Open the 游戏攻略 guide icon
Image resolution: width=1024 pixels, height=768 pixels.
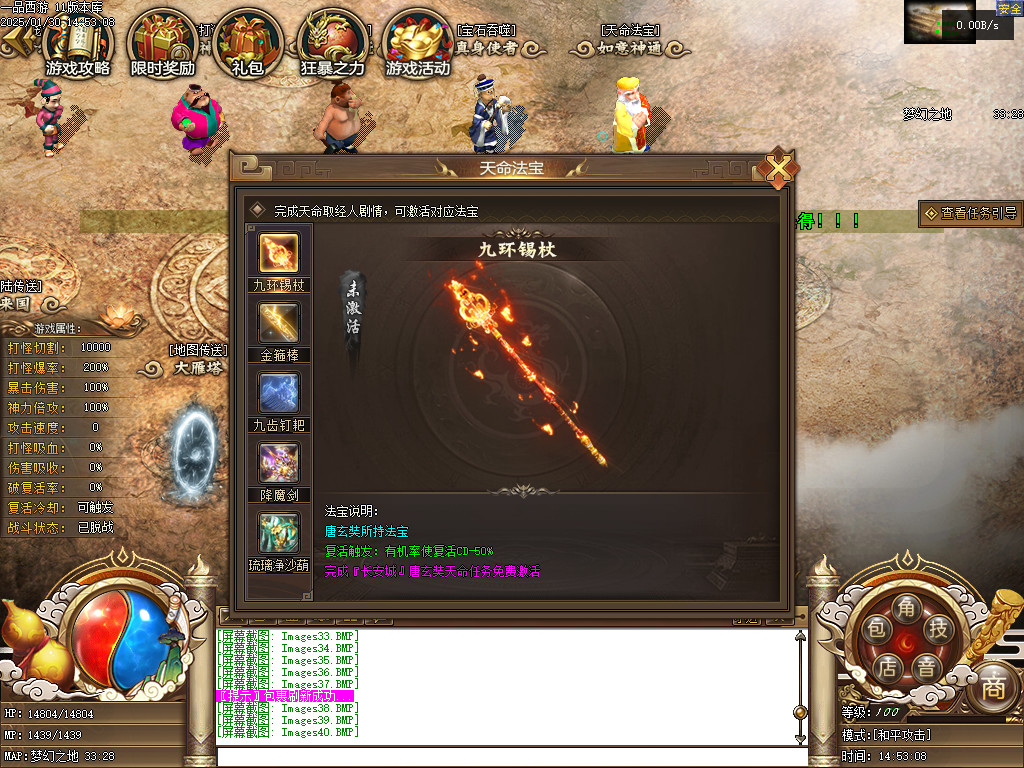point(78,45)
